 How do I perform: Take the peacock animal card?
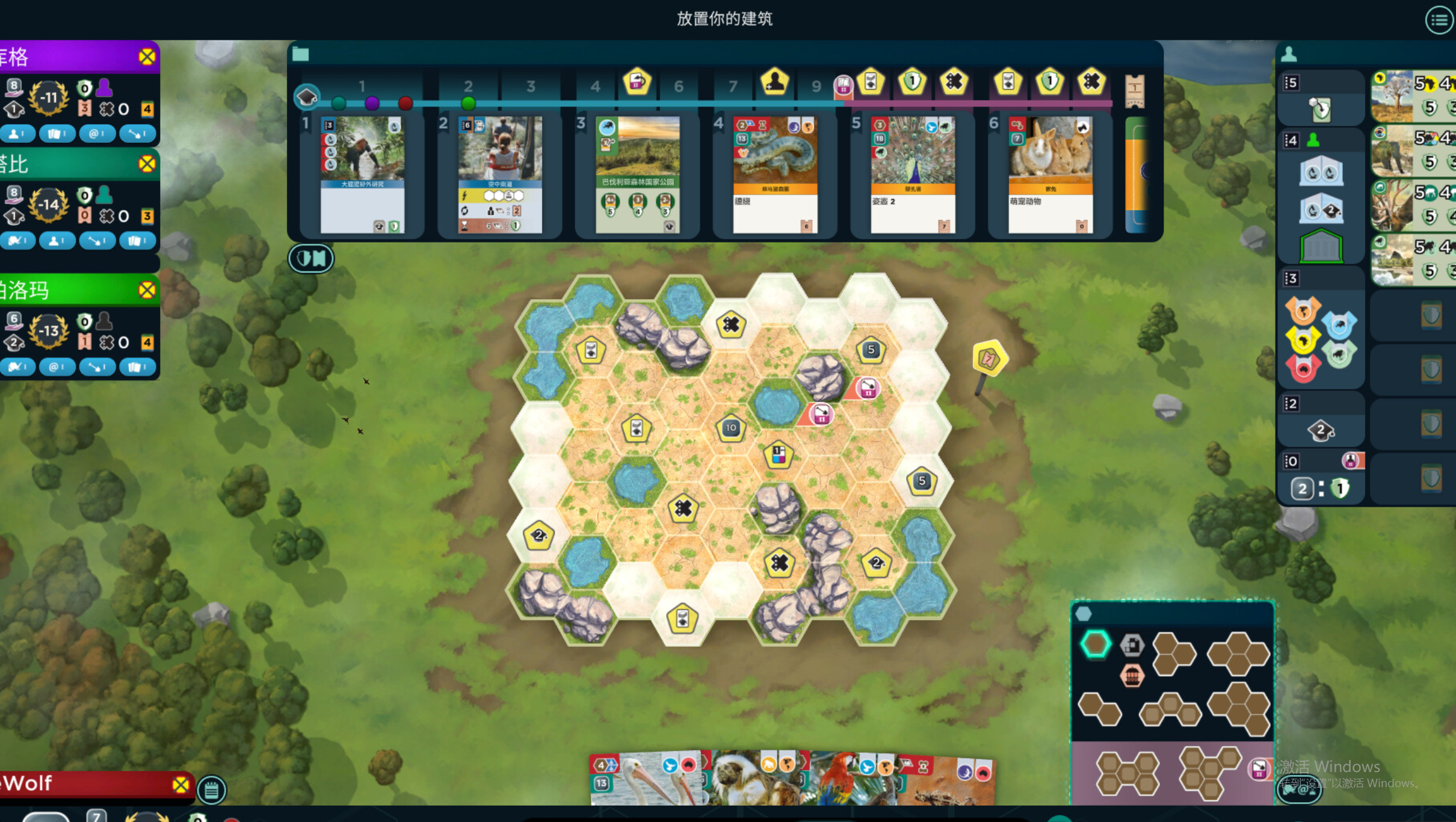click(913, 175)
